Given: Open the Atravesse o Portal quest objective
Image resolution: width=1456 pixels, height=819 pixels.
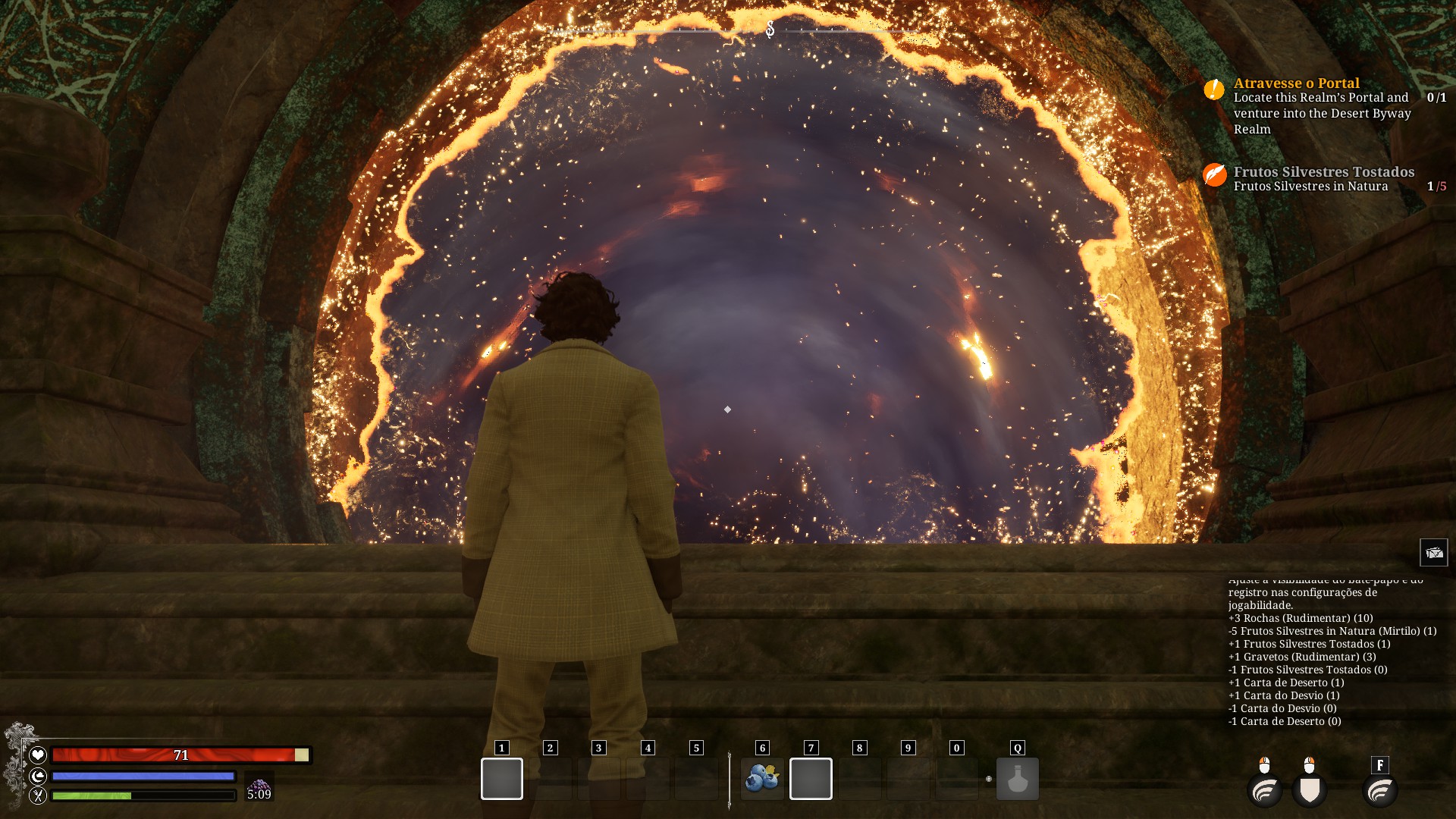Looking at the screenshot, I should click(1296, 83).
